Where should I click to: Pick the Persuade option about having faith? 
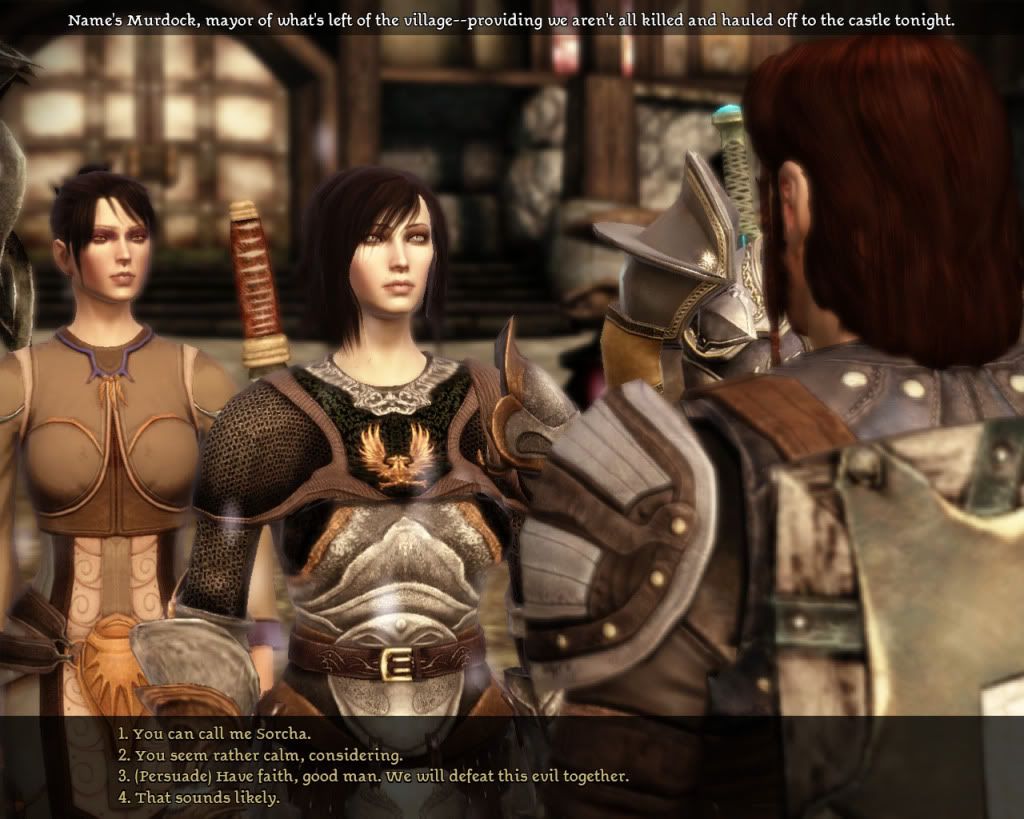tap(373, 776)
